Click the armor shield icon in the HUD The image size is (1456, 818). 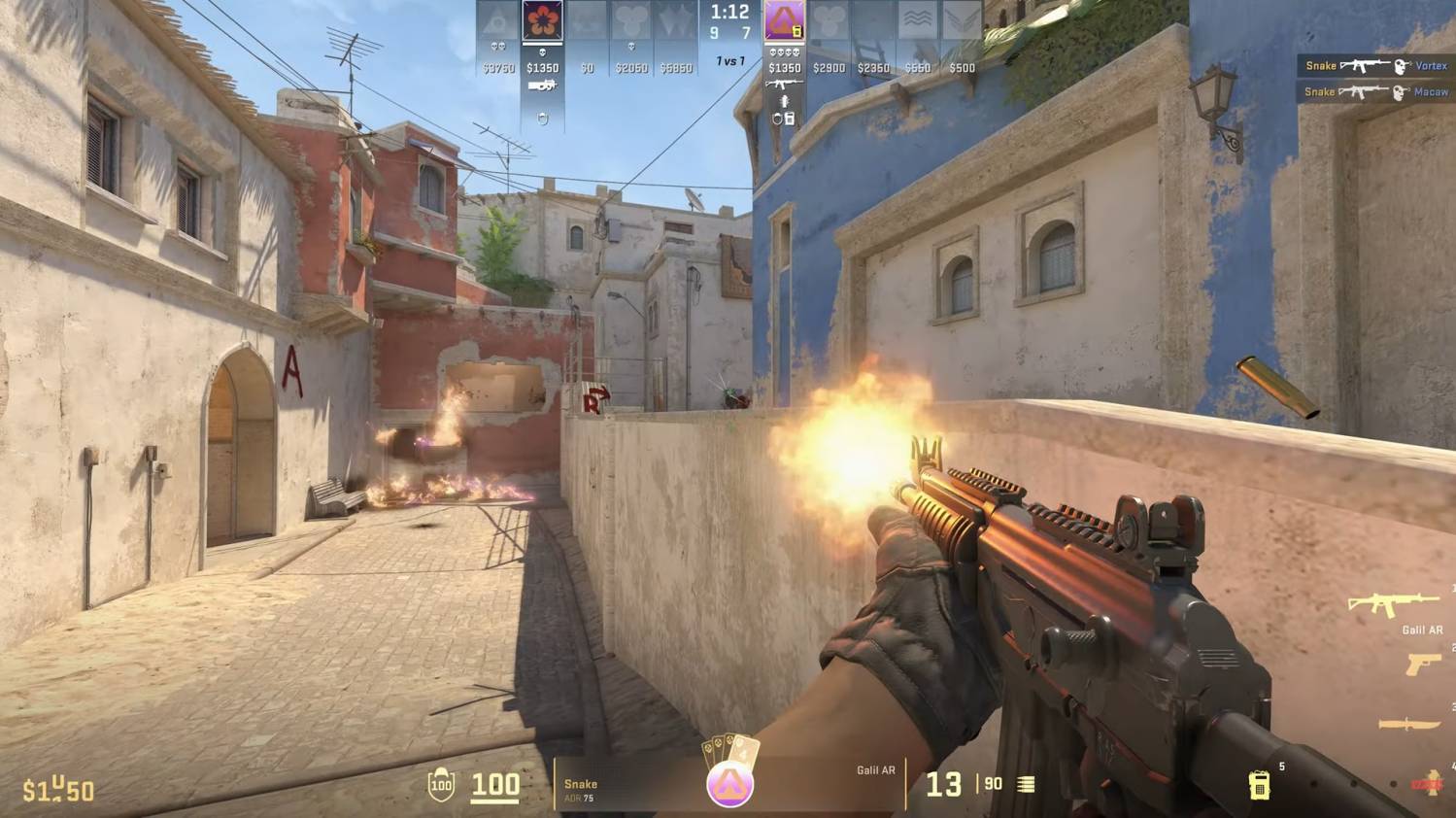pyautogui.click(x=440, y=785)
